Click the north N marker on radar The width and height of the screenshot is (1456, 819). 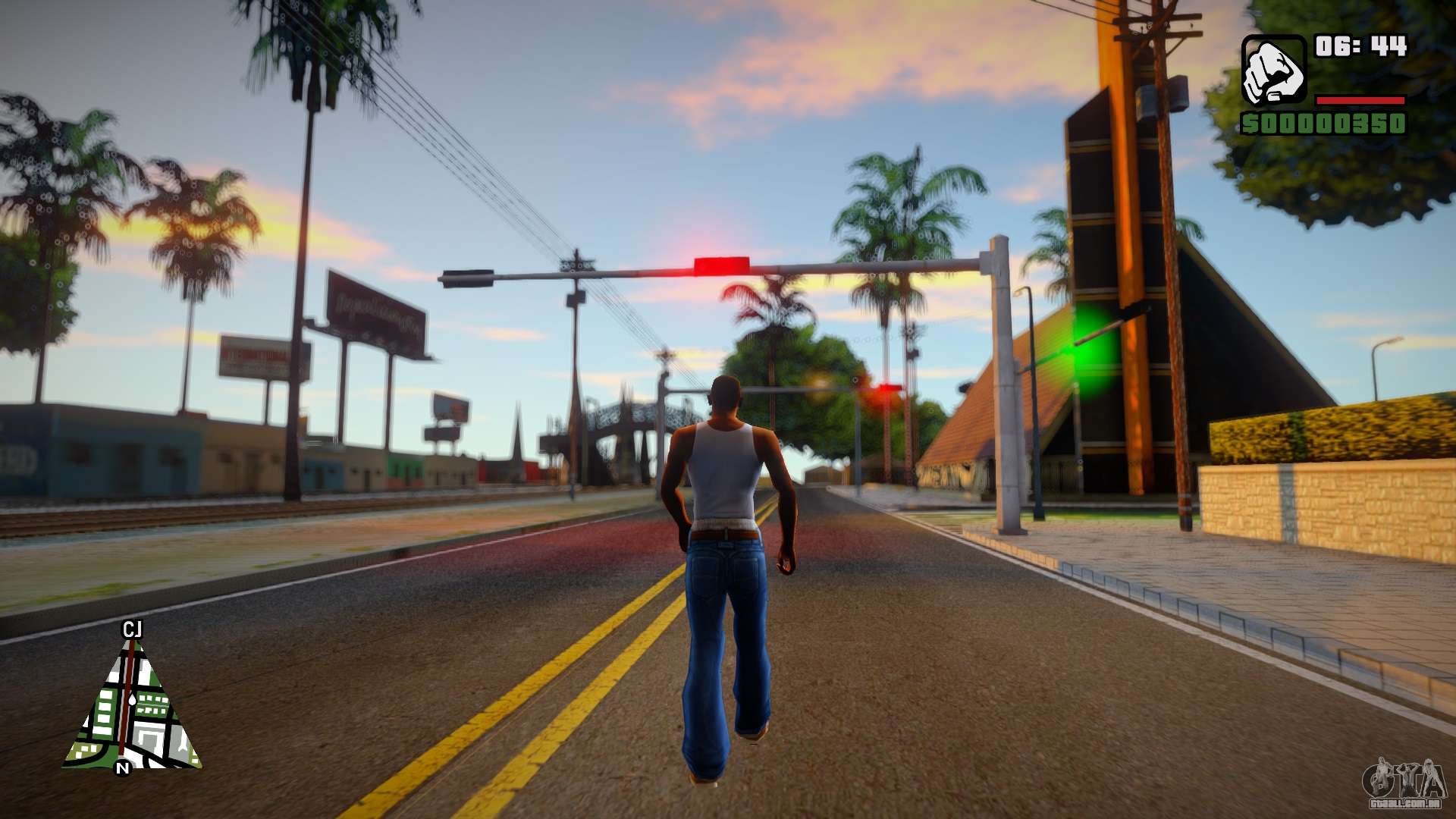tap(122, 768)
